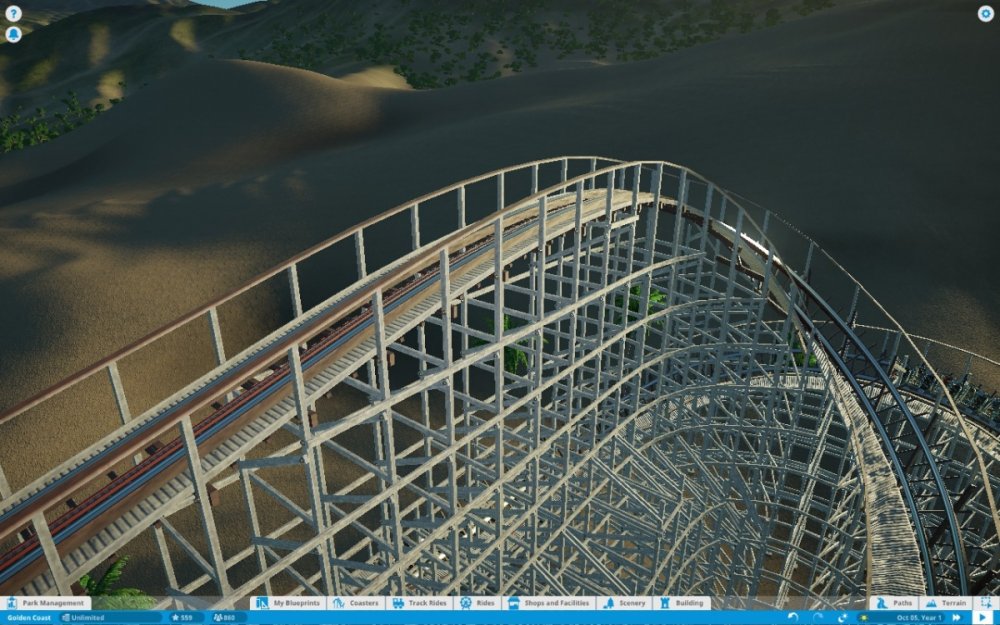The height and width of the screenshot is (625, 1000).
Task: Select the Coasters tab
Action: [x=356, y=603]
